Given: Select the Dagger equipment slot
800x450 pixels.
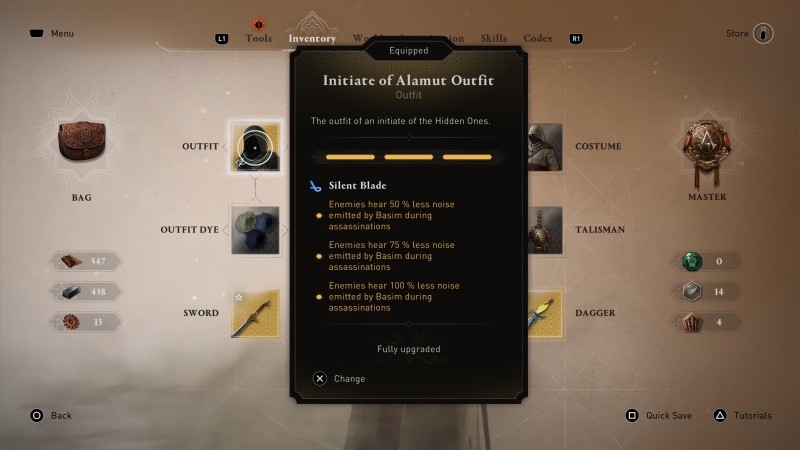Looking at the screenshot, I should click(544, 313).
